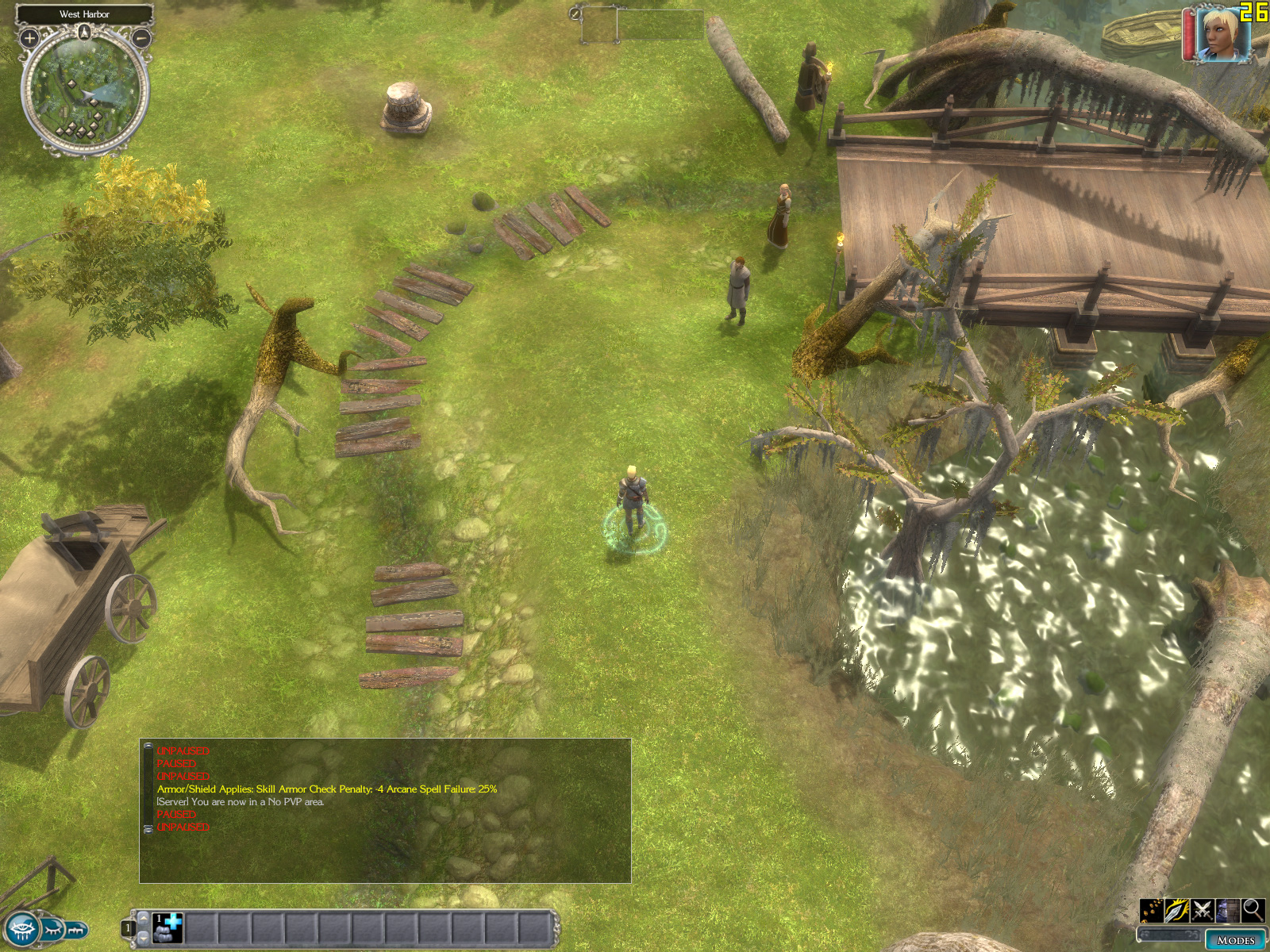Select the character portrait
This screenshot has height=952, width=1270.
coord(1221,33)
